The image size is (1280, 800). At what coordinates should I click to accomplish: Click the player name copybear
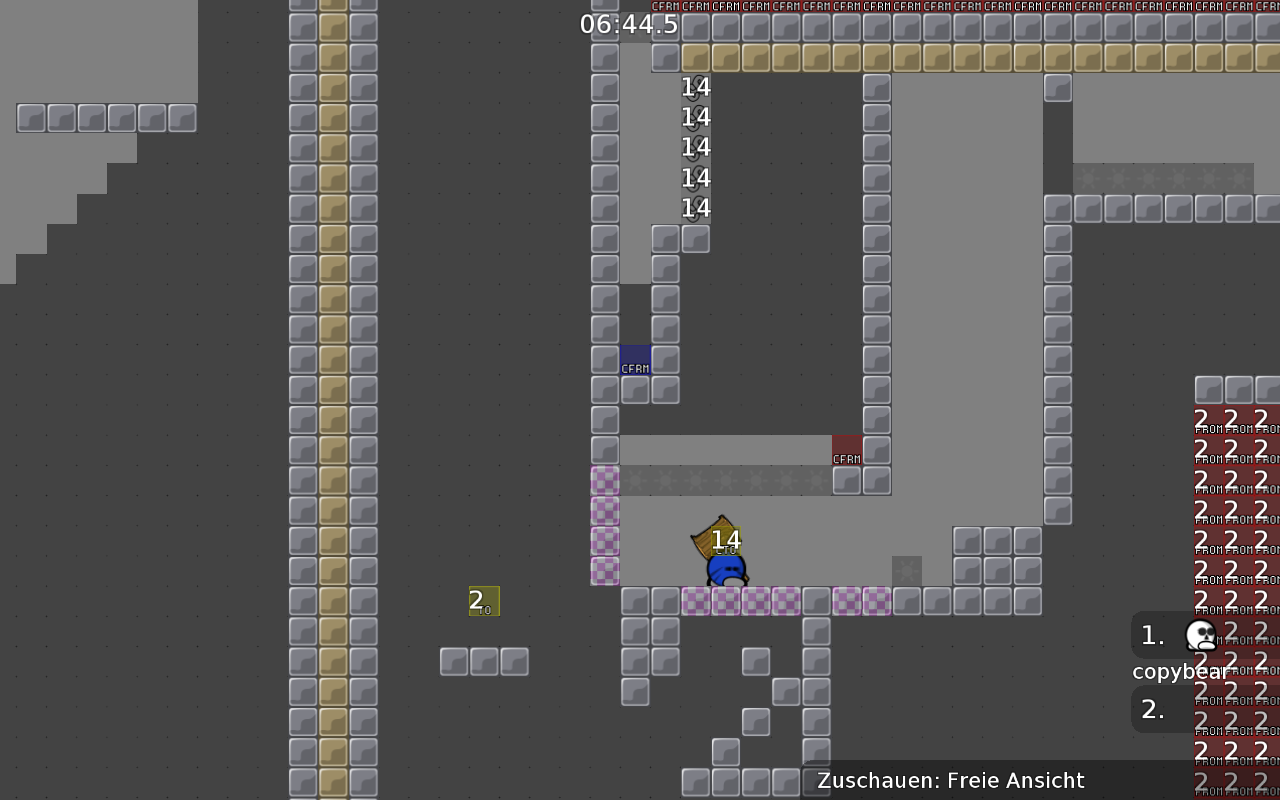1180,671
